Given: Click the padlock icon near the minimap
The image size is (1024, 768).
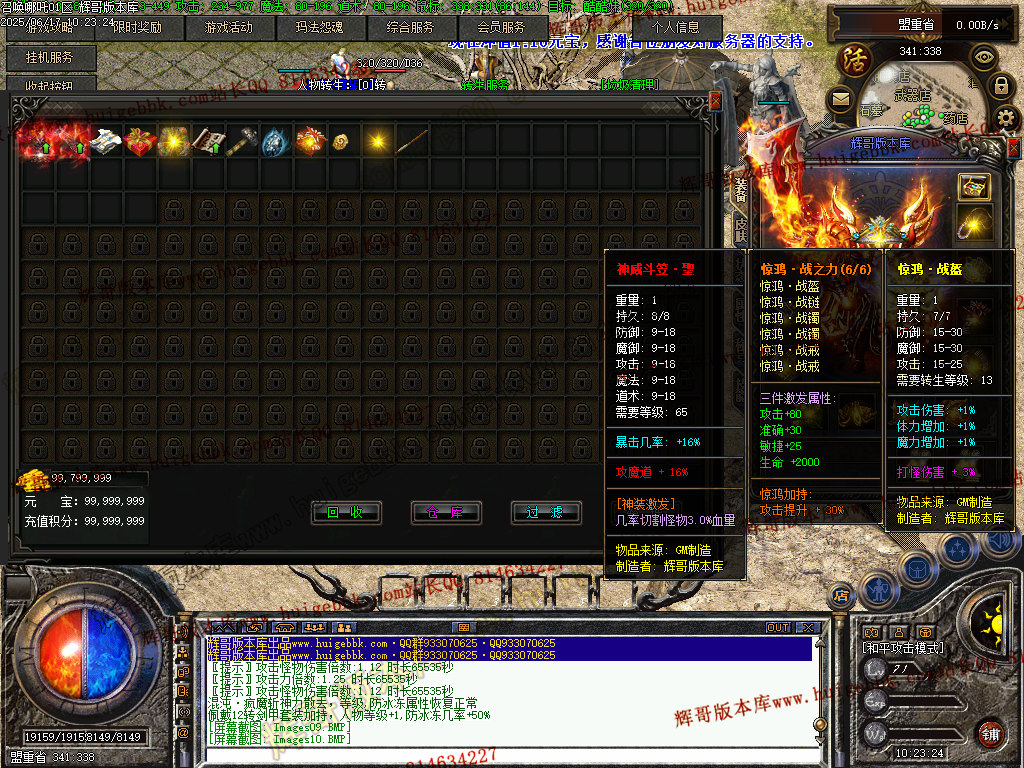Looking at the screenshot, I should click(x=1000, y=86).
